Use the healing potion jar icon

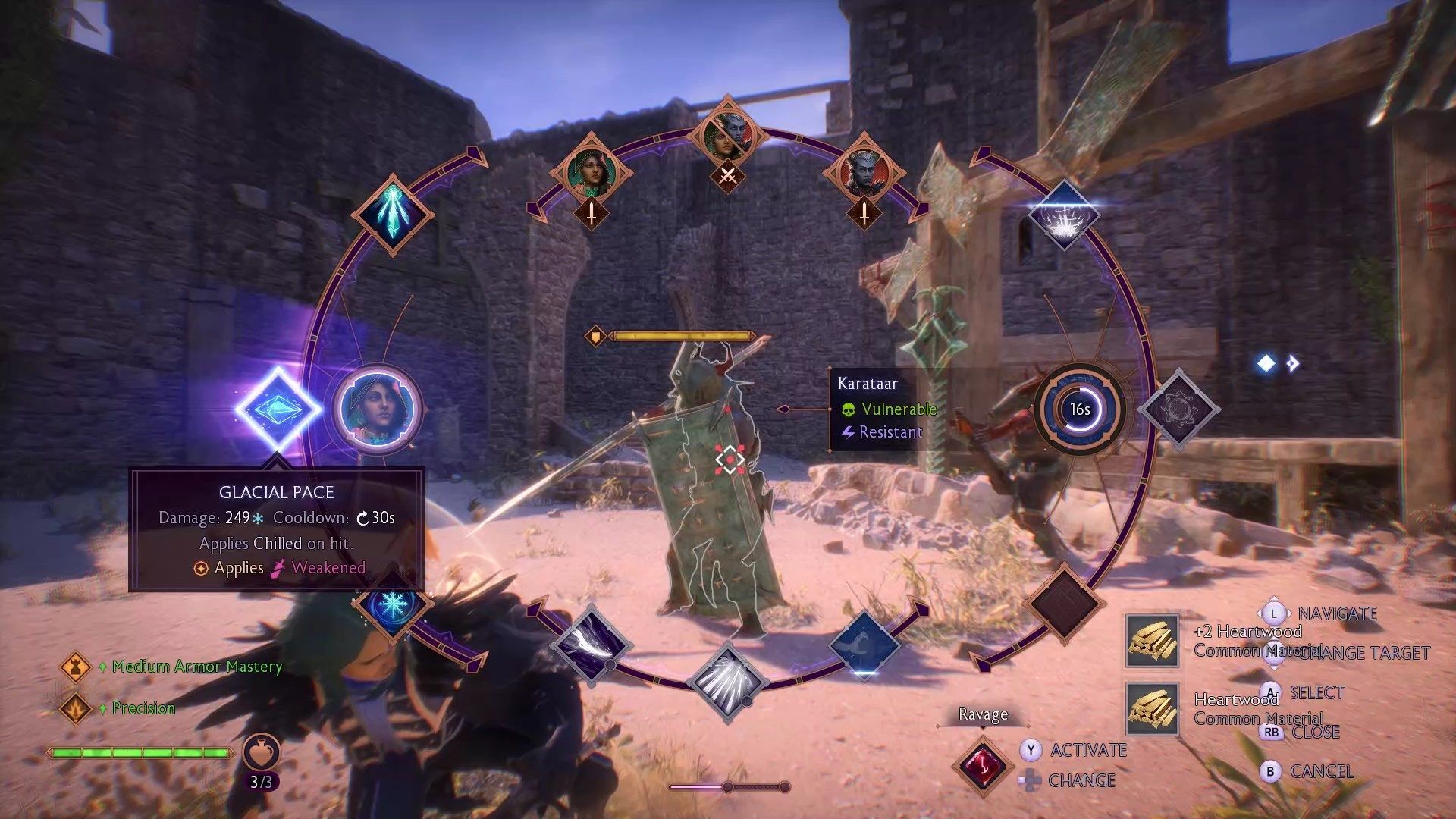pos(261,752)
